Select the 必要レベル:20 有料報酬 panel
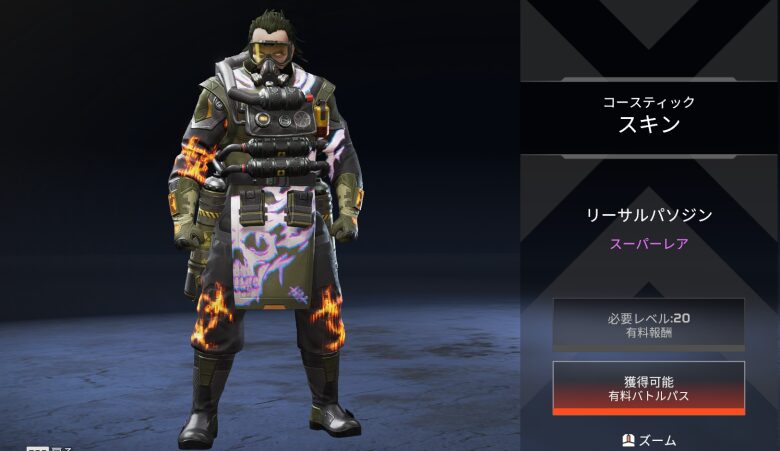Screen dimensions: 780x451 [x=648, y=324]
